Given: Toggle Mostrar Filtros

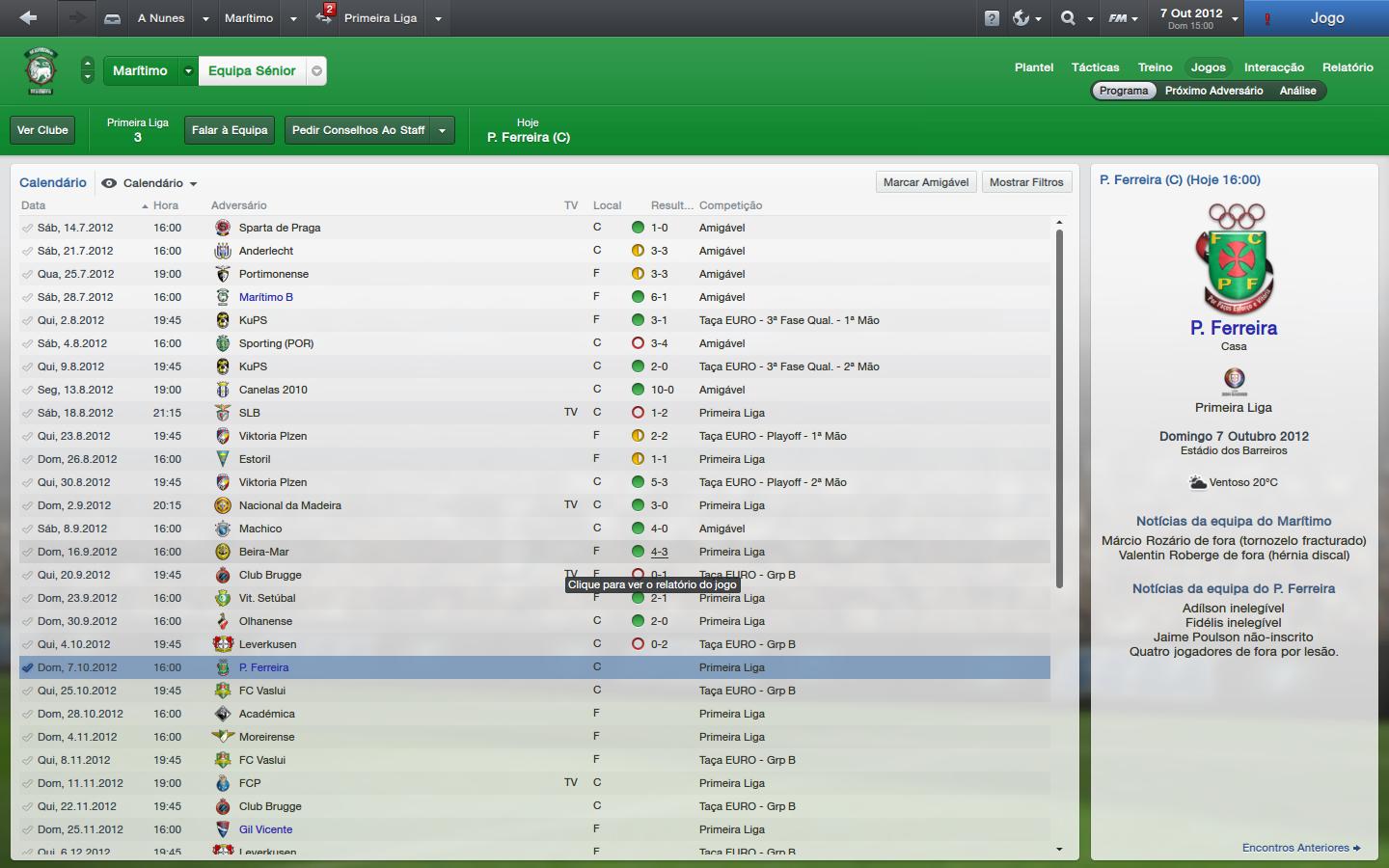Looking at the screenshot, I should point(1026,182).
